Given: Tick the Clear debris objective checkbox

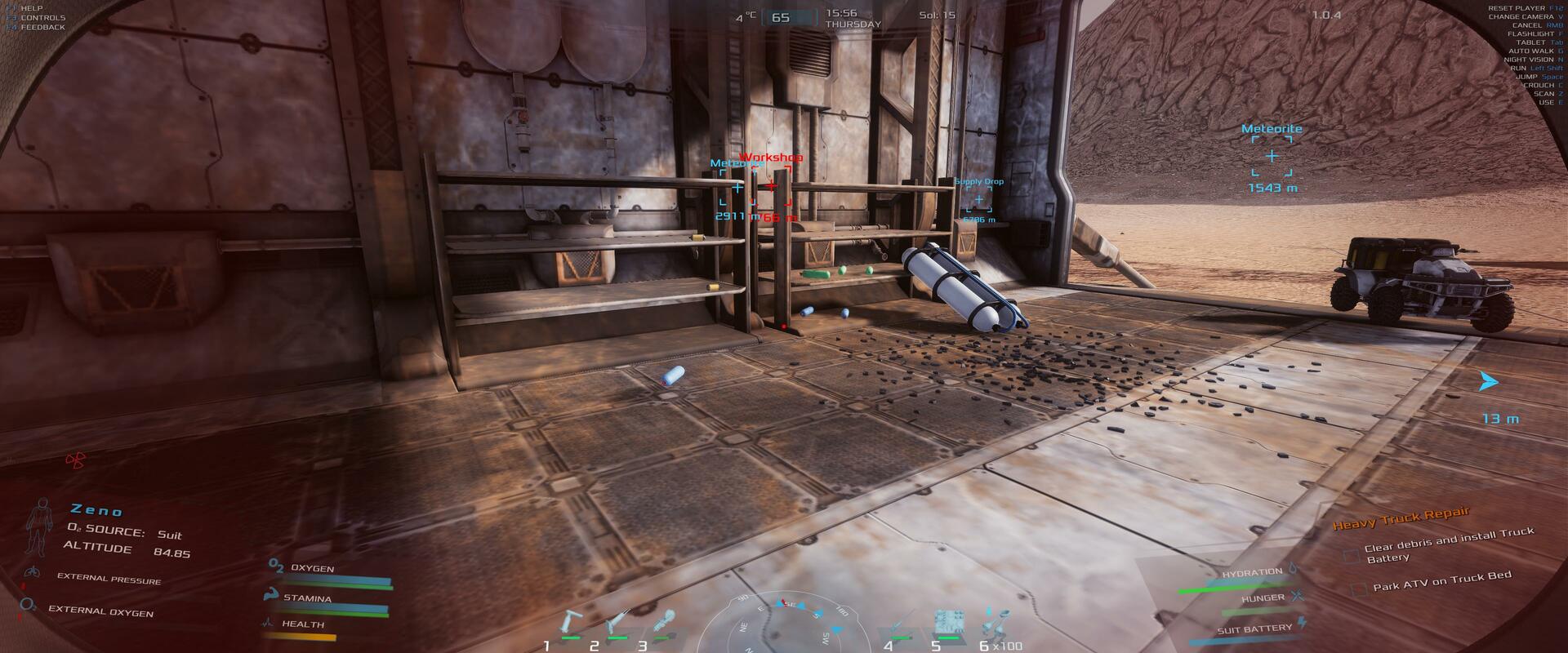Looking at the screenshot, I should [1352, 556].
